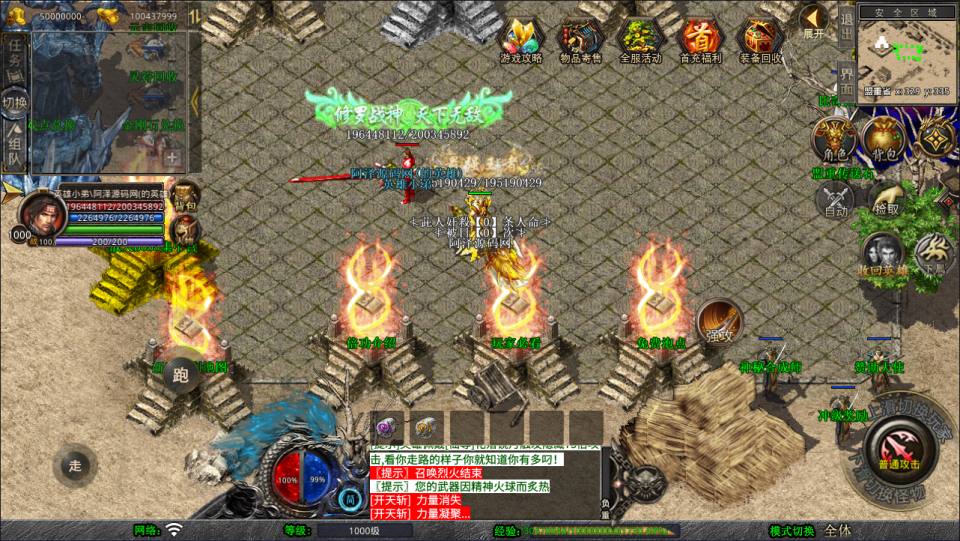The image size is (960, 541).
Task: Click the 退出 exit tab
Action: [x=845, y=28]
